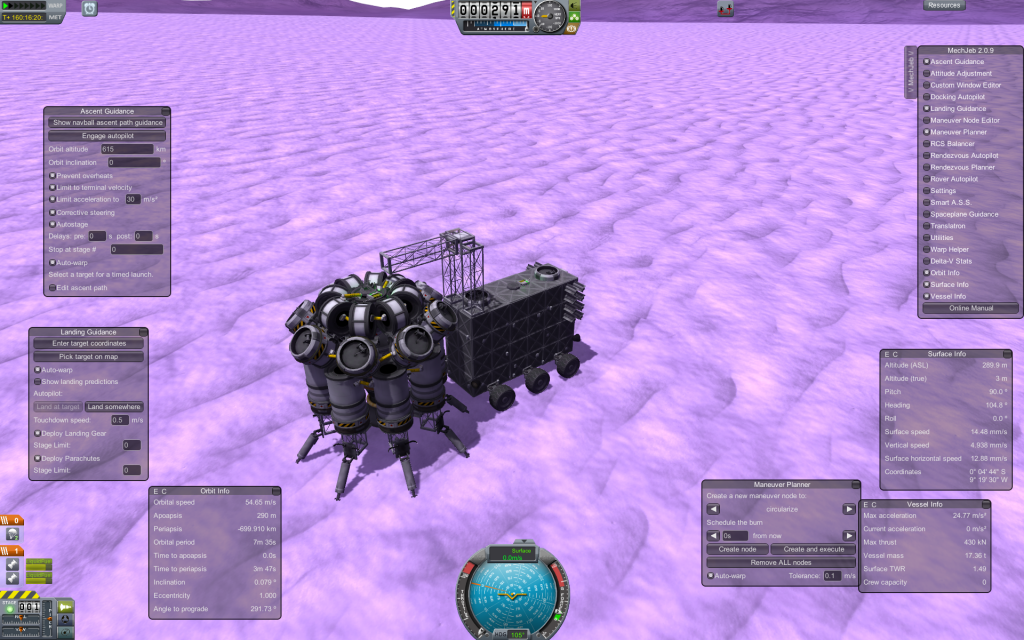Toggle Show landing predictions

(37, 382)
